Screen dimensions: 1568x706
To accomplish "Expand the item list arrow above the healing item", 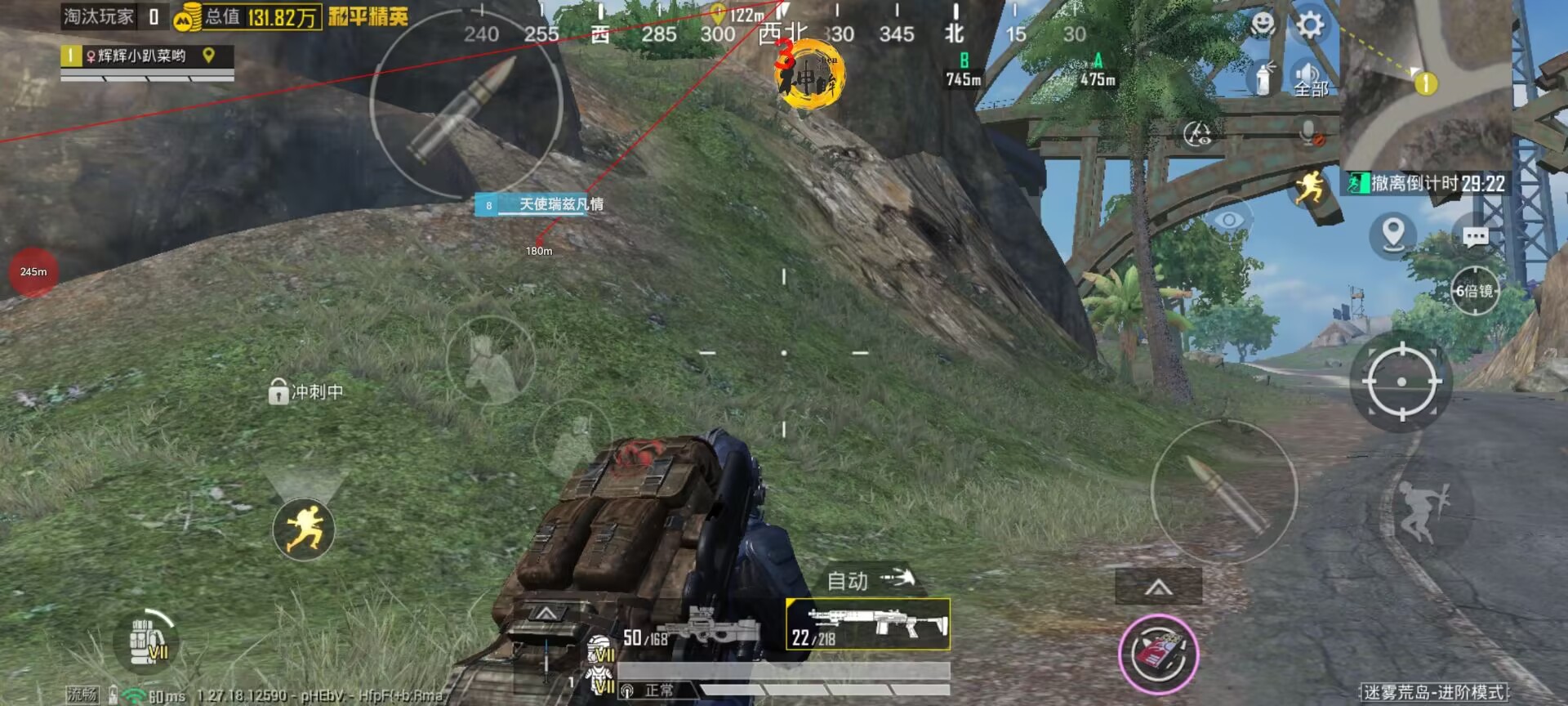I will (1158, 587).
